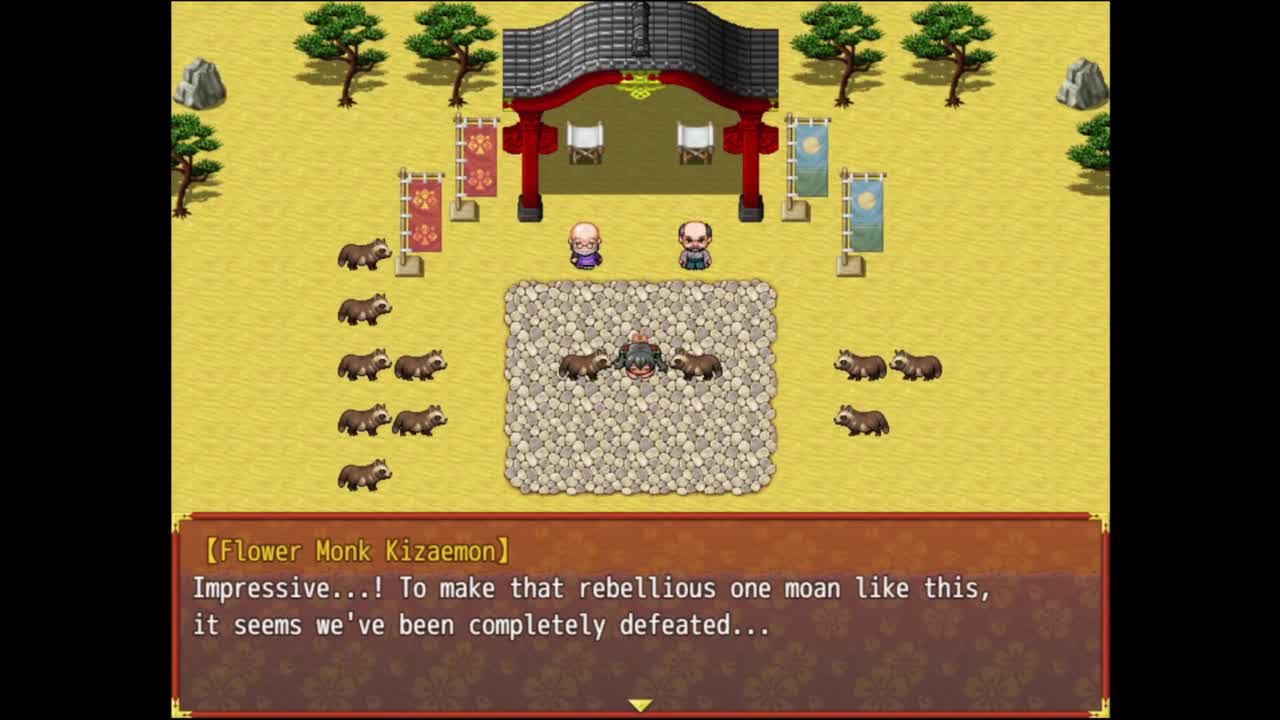1280x720 pixels.
Task: Advance dialogue with the yellow continue arrow
Action: pyautogui.click(x=640, y=705)
